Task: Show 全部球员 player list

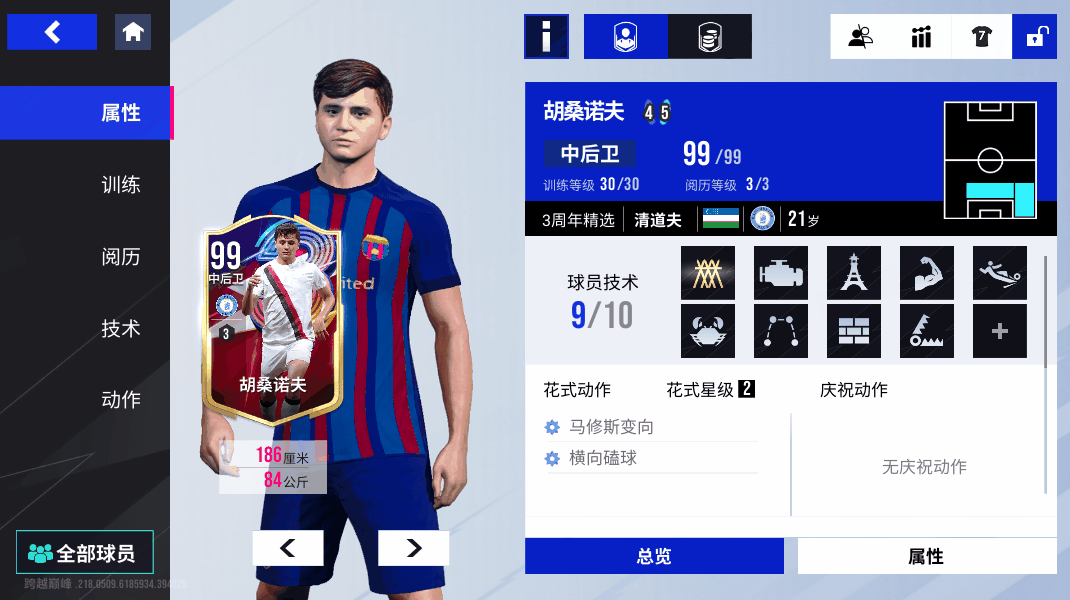Action: coord(85,553)
